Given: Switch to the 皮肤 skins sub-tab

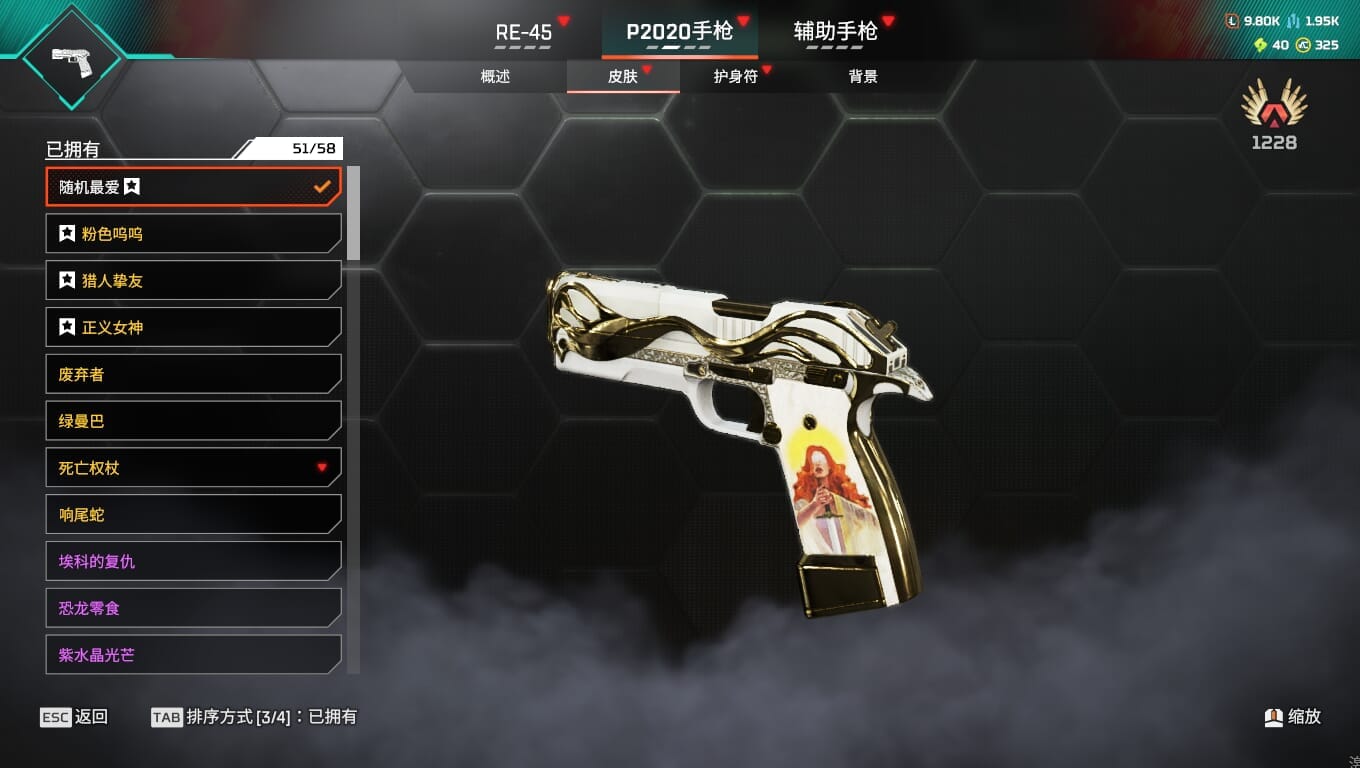Looking at the screenshot, I should tap(623, 77).
